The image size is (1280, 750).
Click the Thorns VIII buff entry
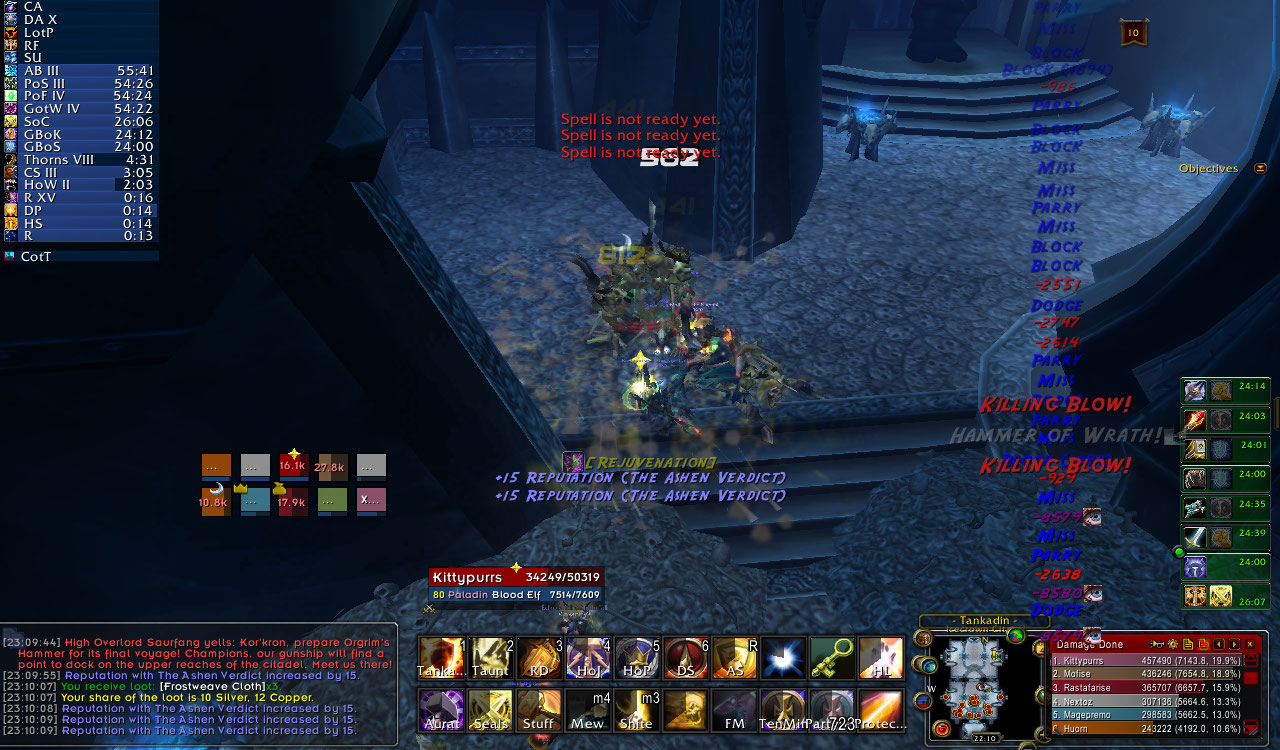point(80,159)
